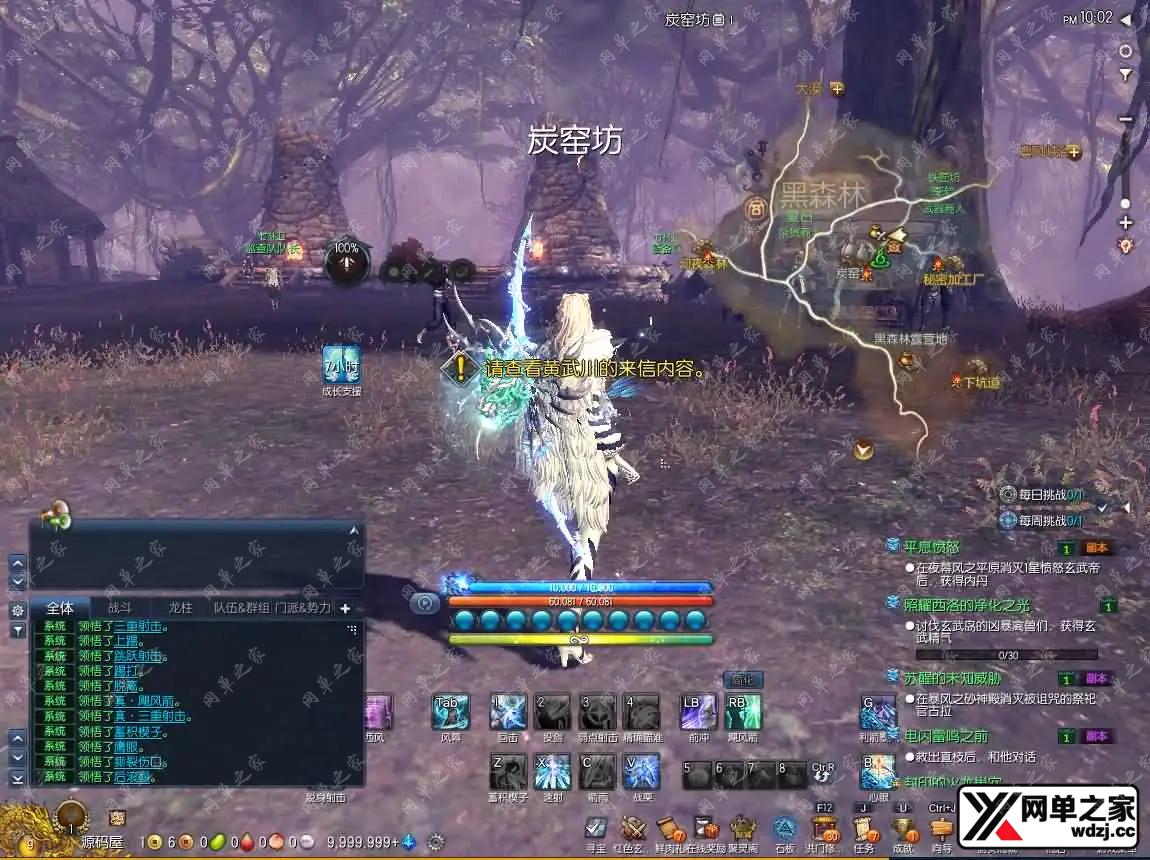
Task: Click the 成长支援 growth support icon
Action: (x=341, y=366)
